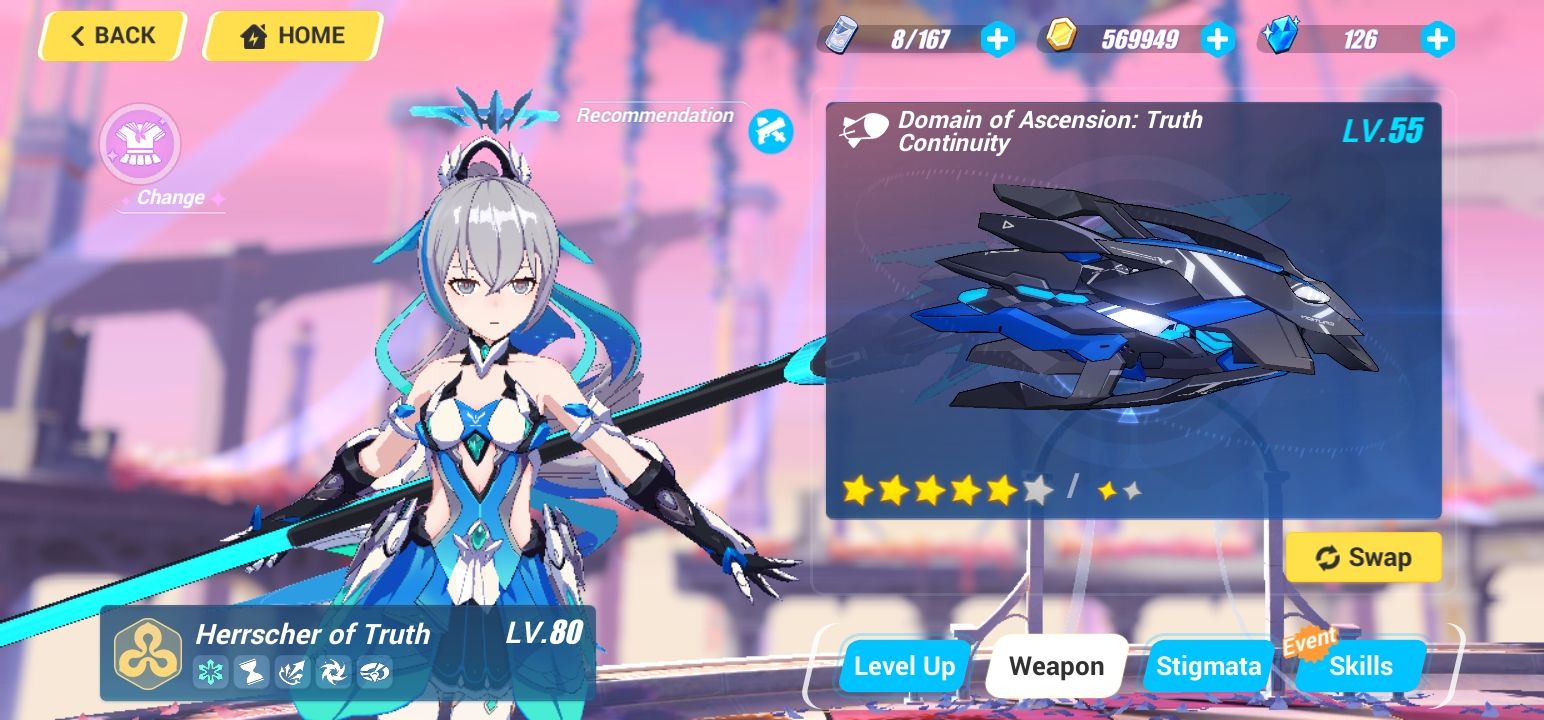Open the Recommendation loadout icon
Image resolution: width=1544 pixels, height=720 pixels.
769,130
